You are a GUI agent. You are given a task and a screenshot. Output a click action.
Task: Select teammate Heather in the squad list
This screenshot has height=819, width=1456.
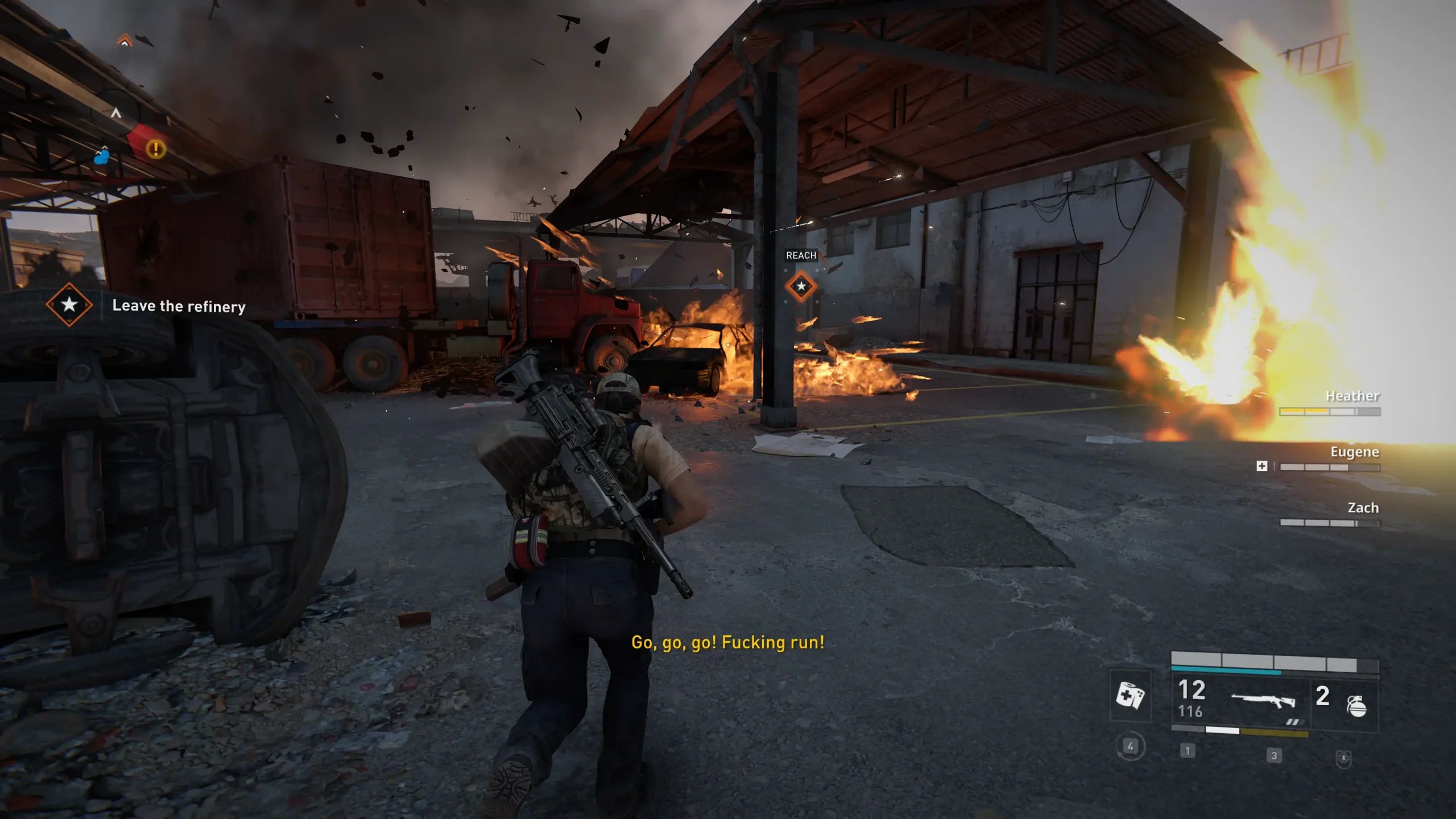1352,396
